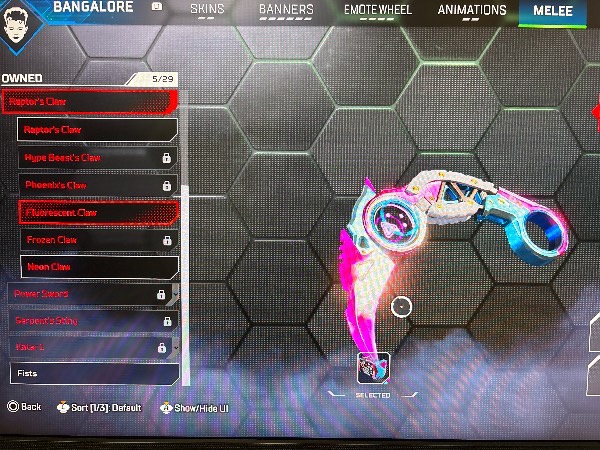Screen dimensions: 600x450
Task: Switch to the Skins tab
Action: 208,9
